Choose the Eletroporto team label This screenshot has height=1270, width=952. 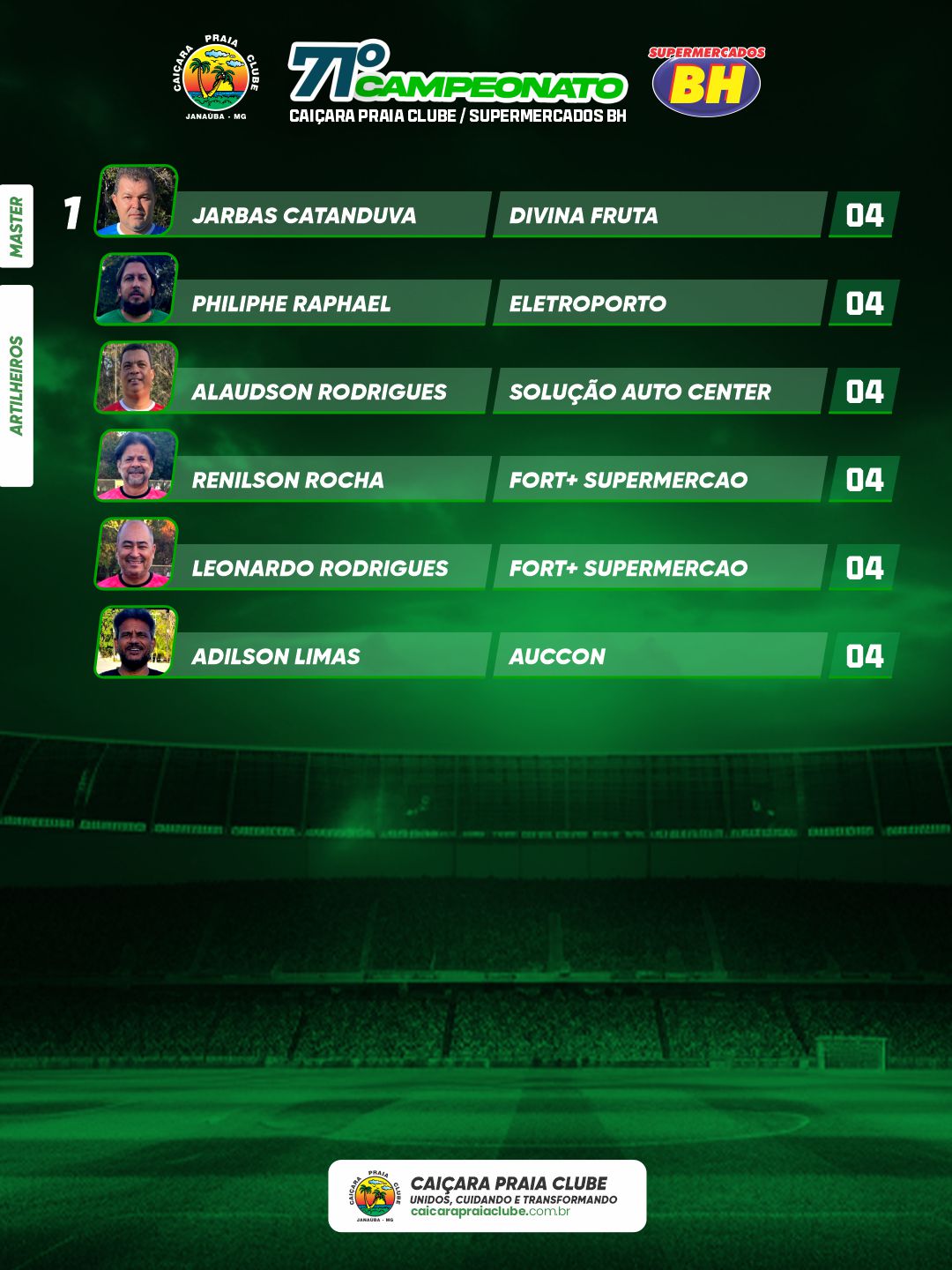pyautogui.click(x=587, y=303)
